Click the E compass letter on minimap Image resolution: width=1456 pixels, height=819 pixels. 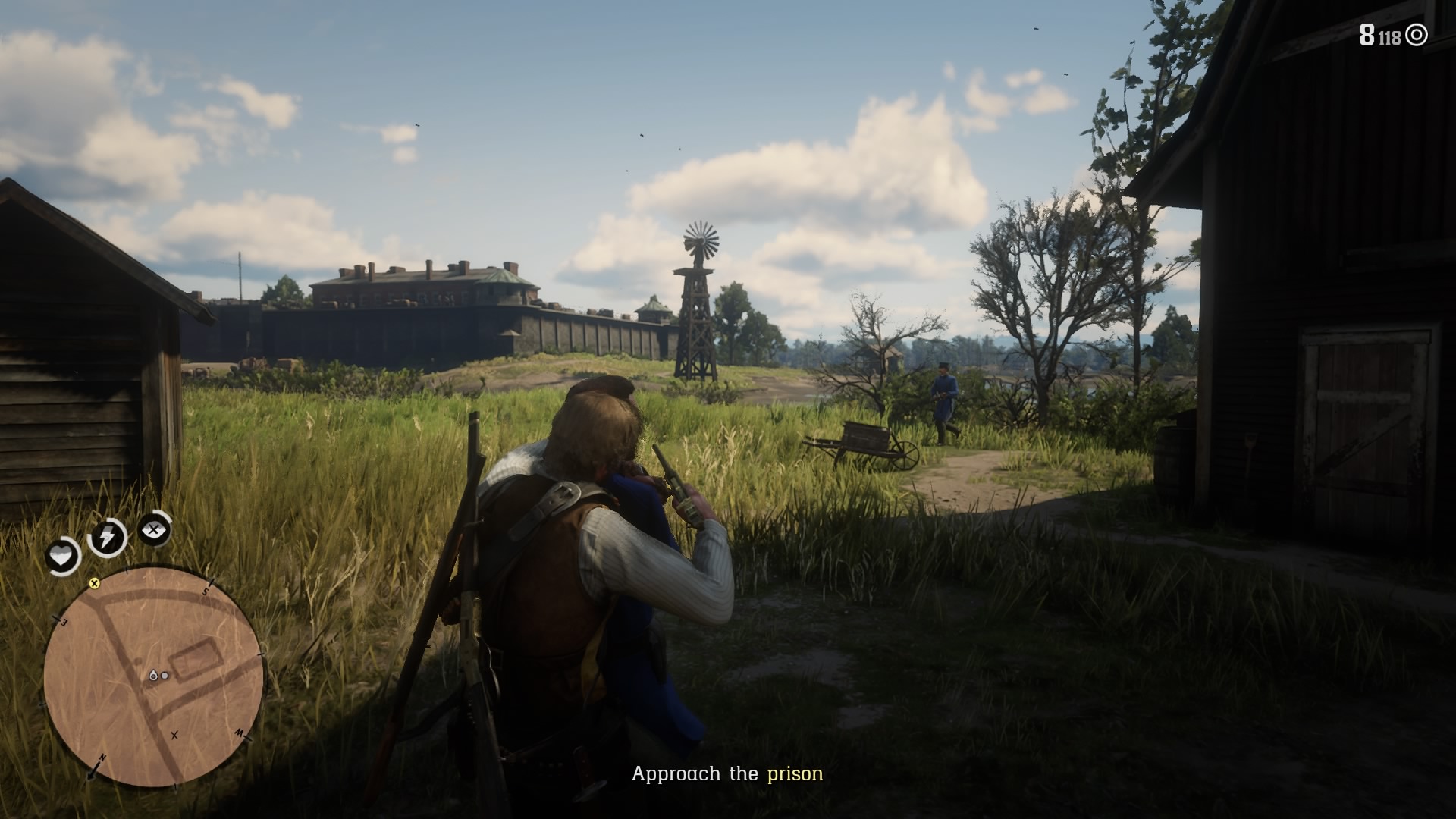[x=63, y=622]
